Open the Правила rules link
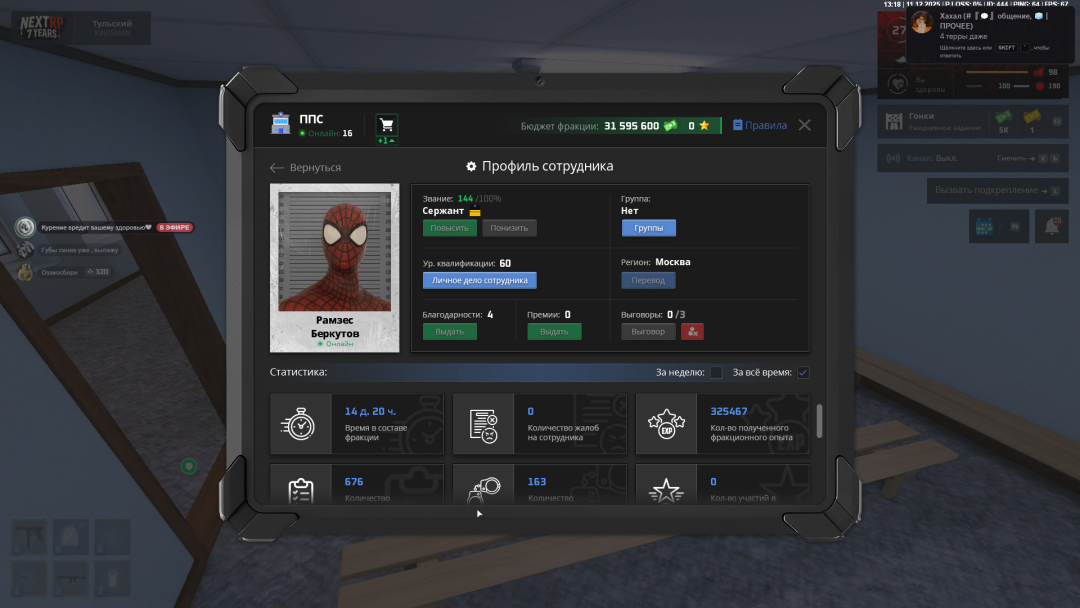 [x=759, y=126]
